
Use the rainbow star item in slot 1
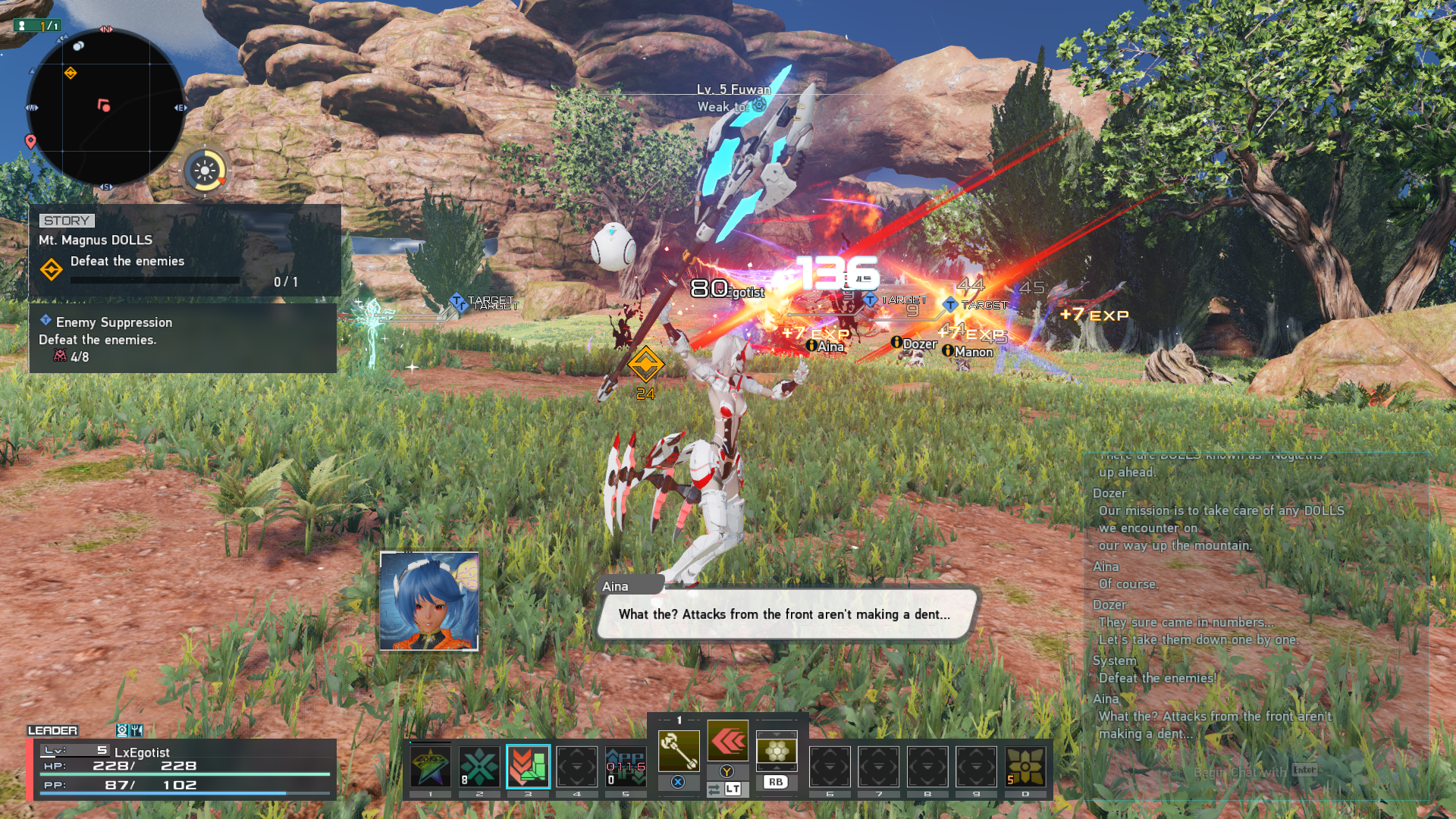tap(430, 766)
